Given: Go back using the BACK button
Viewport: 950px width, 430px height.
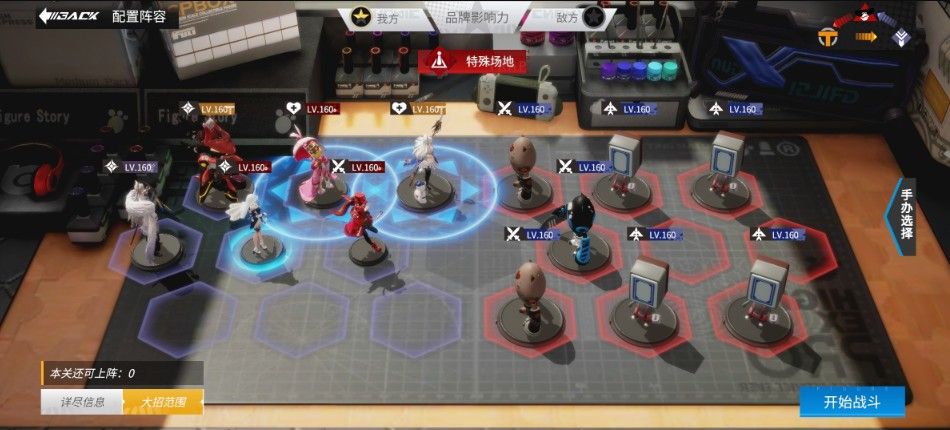Looking at the screenshot, I should (x=68, y=16).
